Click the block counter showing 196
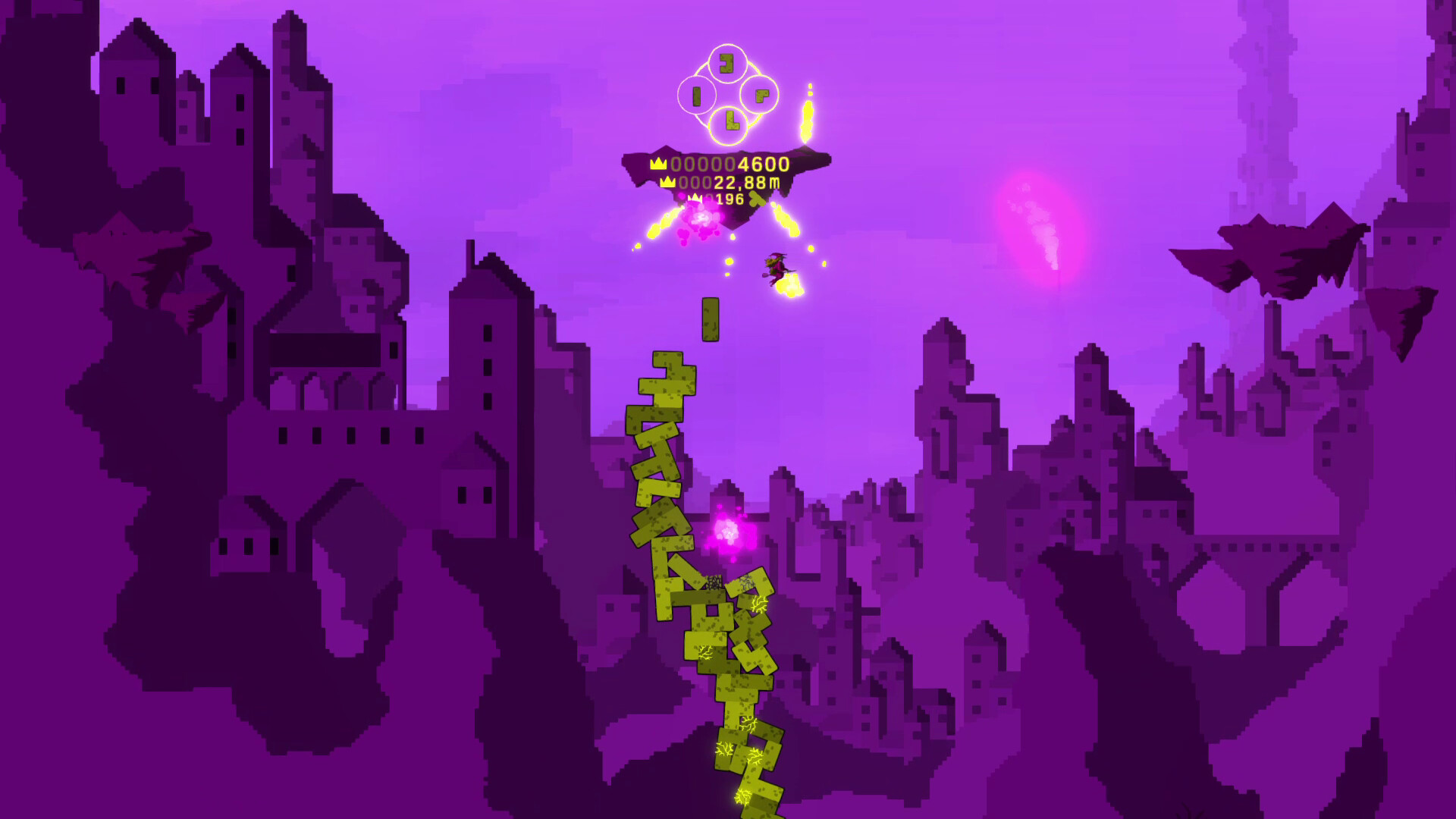This screenshot has height=819, width=1456. (x=730, y=197)
